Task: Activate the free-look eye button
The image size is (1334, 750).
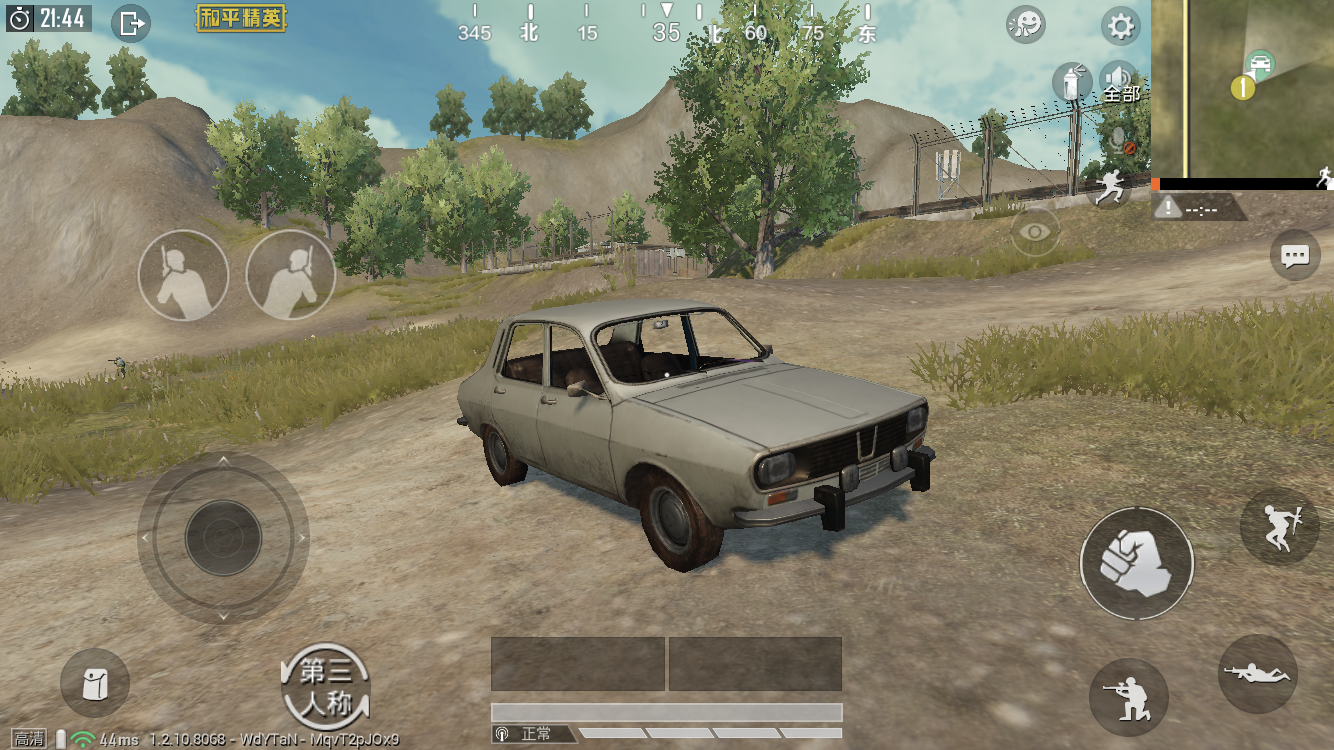Action: point(1035,232)
